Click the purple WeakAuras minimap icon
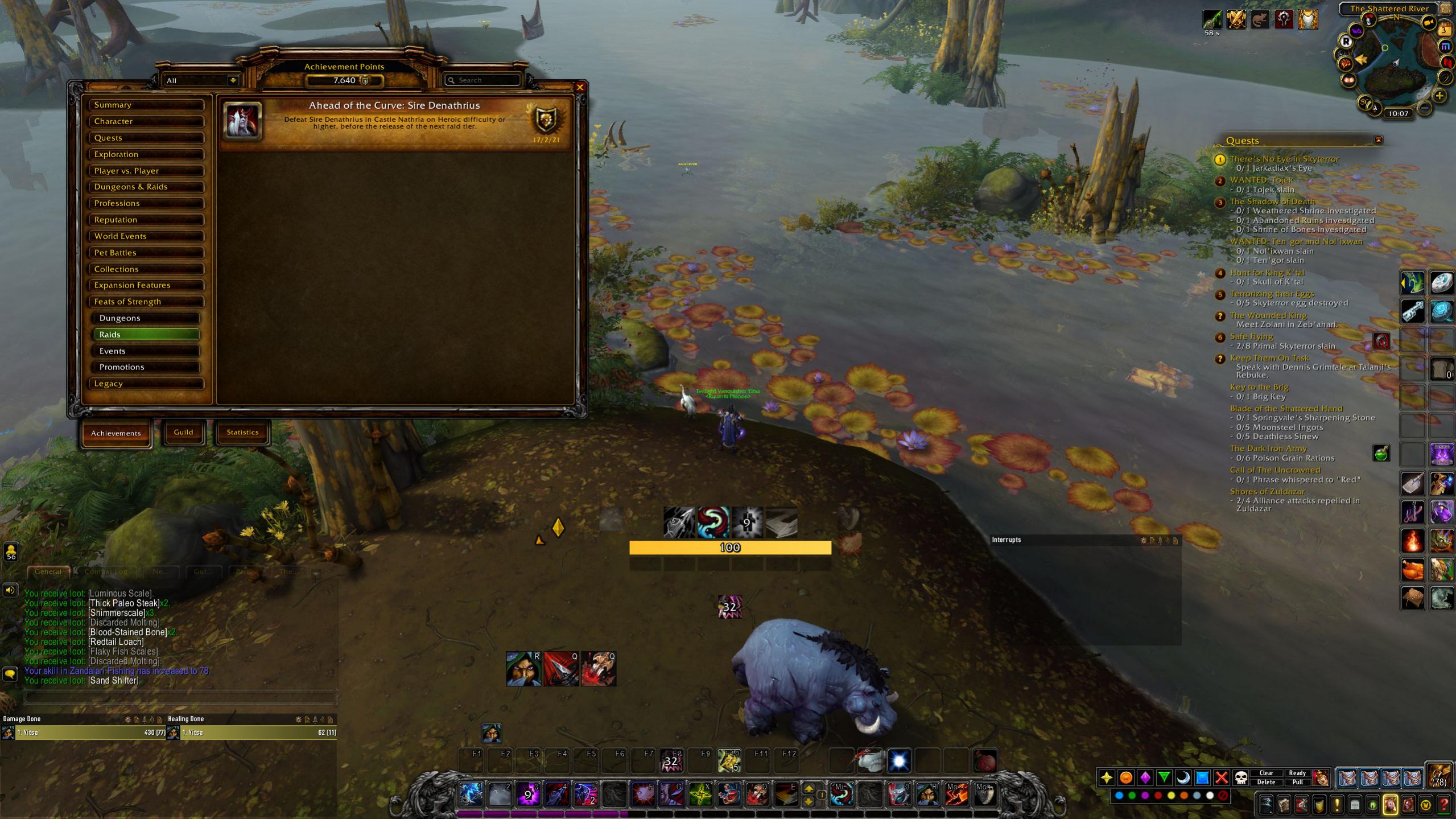 [1356, 31]
